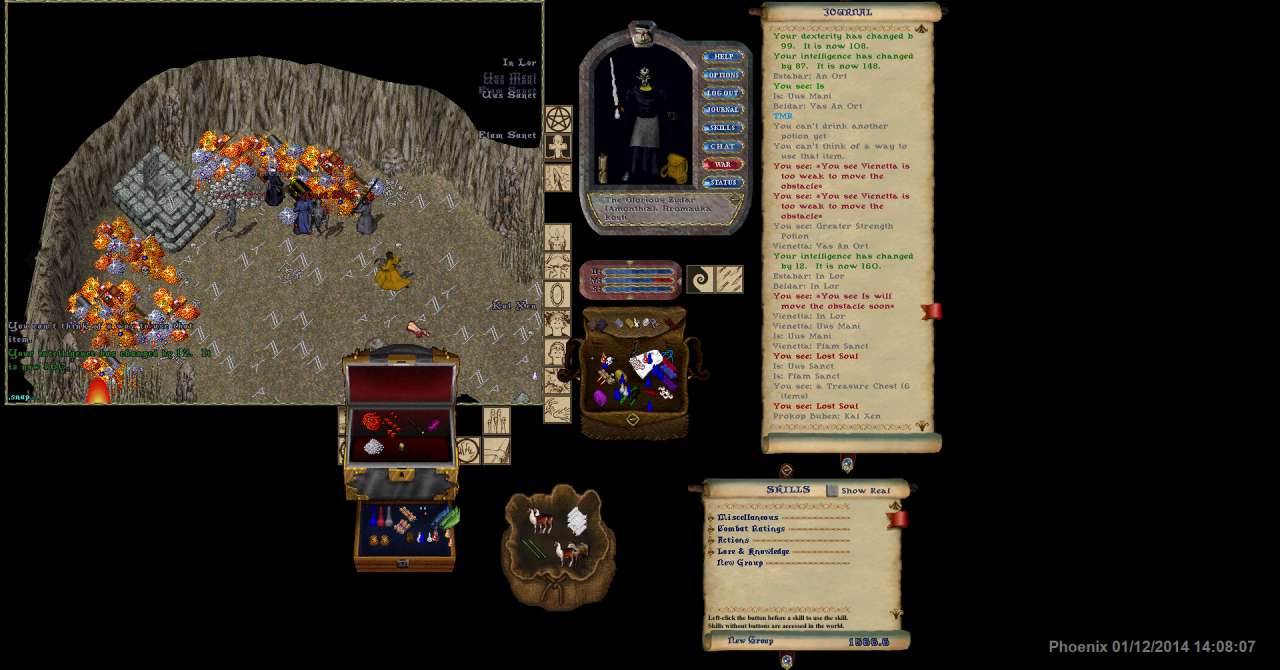Viewport: 1280px width, 670px height.
Task: Open the Chat button on paperdoll
Action: (722, 146)
